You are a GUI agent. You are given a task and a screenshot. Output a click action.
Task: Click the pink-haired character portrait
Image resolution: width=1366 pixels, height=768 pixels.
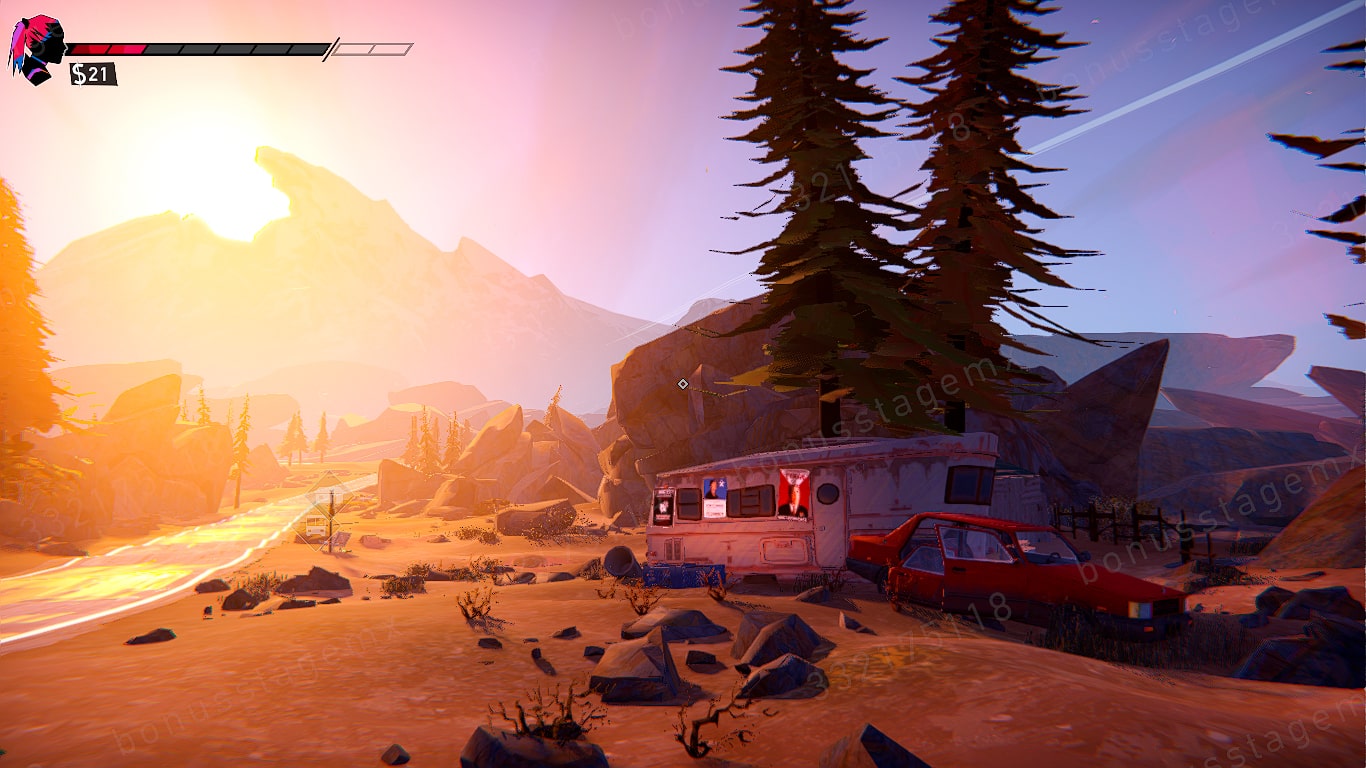coord(37,49)
